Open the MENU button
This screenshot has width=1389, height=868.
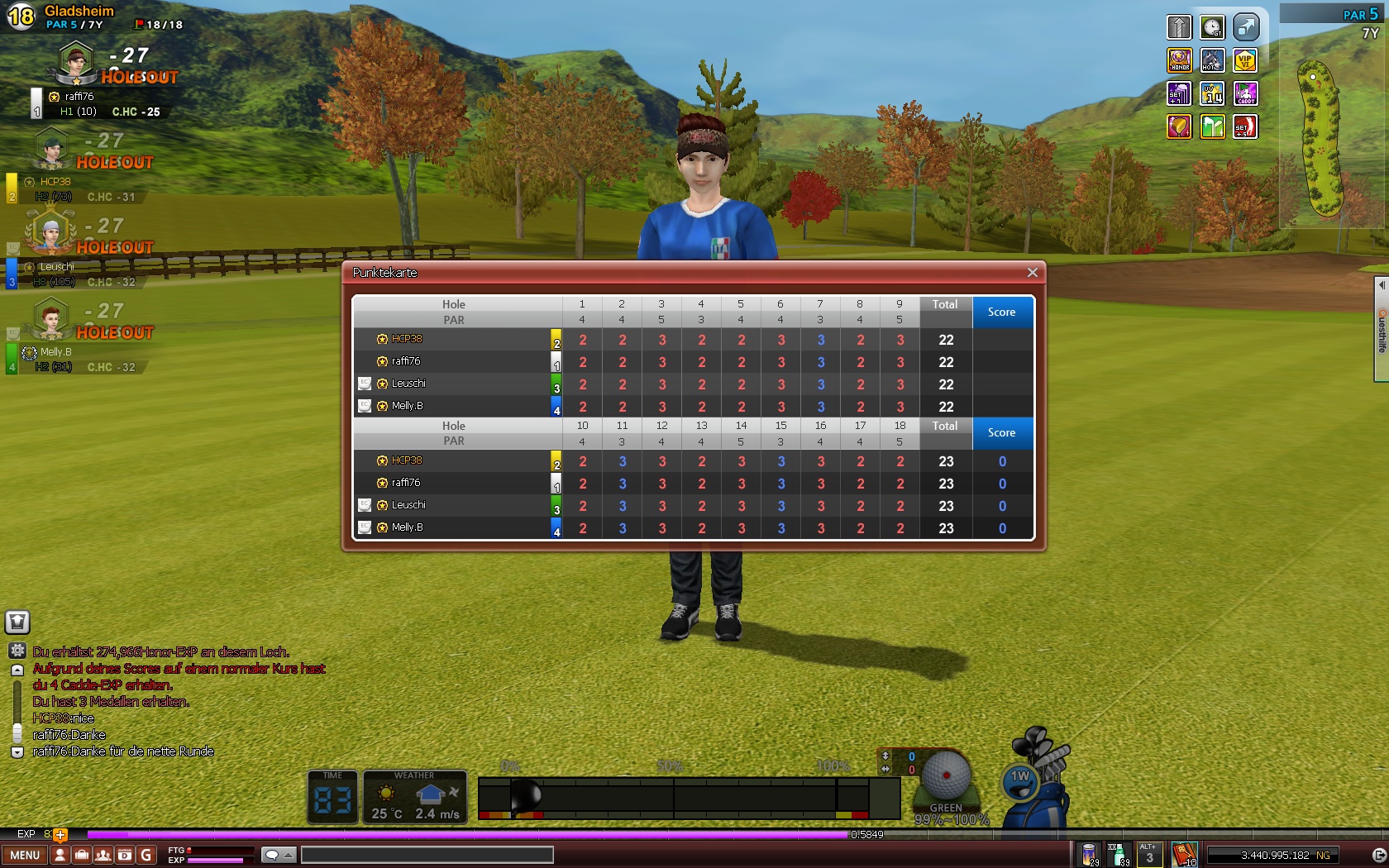point(25,855)
